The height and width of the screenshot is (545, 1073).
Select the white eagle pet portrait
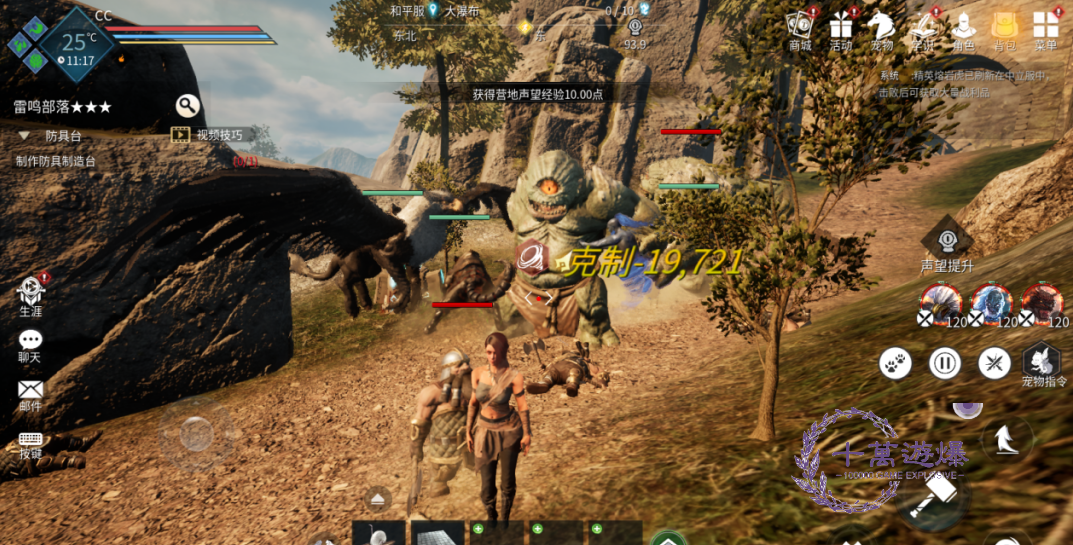pyautogui.click(x=940, y=302)
